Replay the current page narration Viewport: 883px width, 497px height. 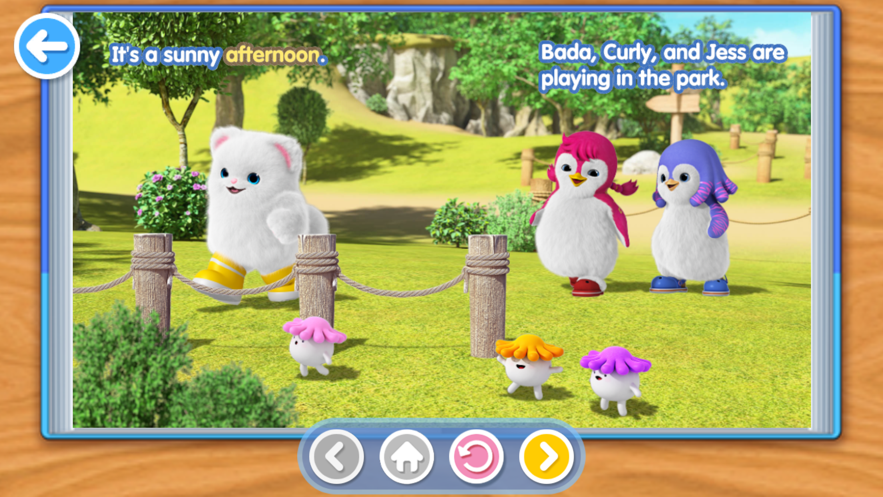pyautogui.click(x=476, y=457)
